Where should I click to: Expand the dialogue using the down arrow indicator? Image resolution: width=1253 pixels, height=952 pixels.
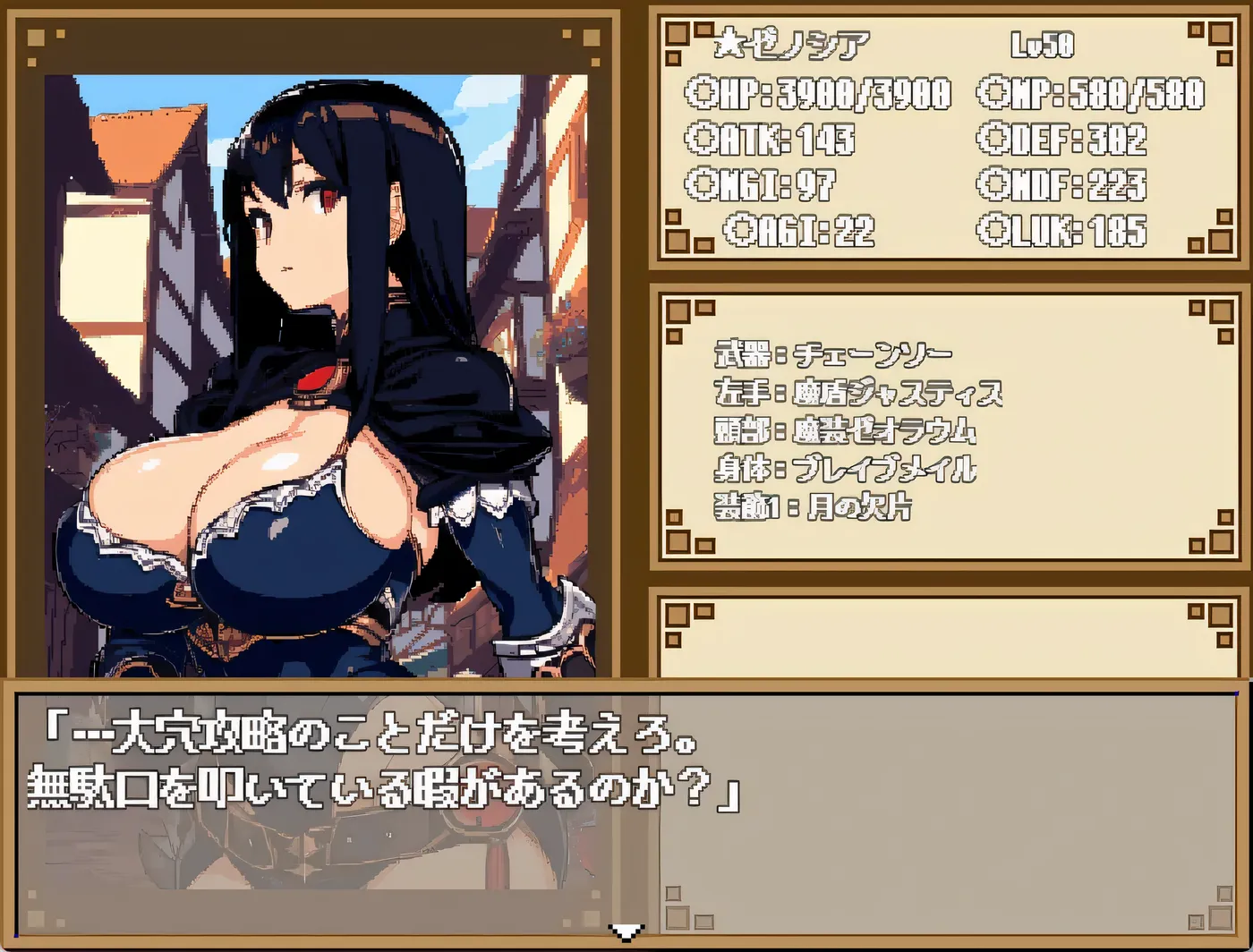pos(626,934)
